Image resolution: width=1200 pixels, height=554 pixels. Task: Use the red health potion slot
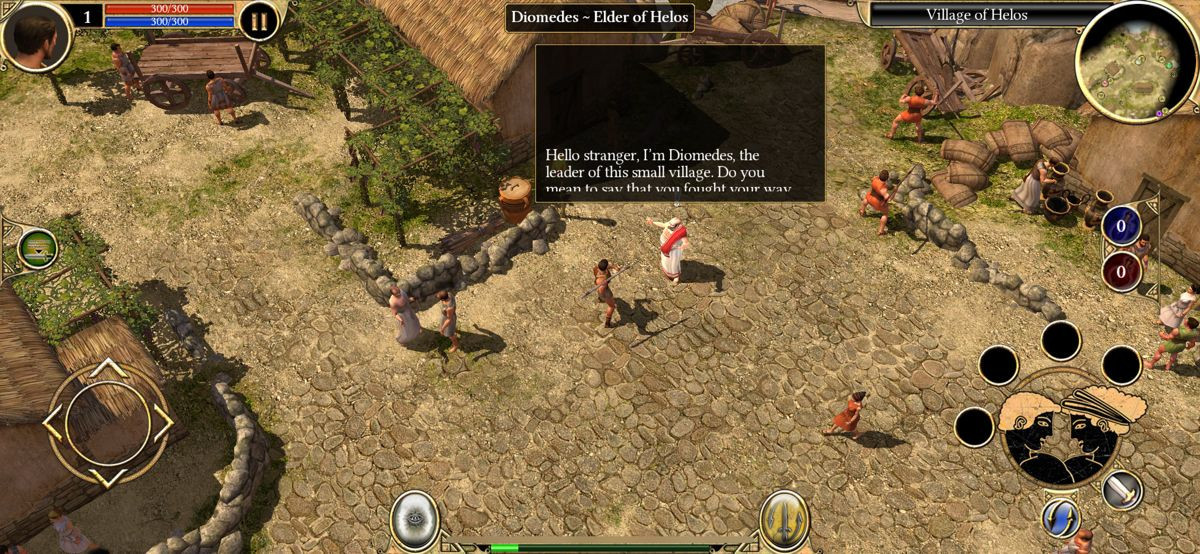pos(1121,270)
